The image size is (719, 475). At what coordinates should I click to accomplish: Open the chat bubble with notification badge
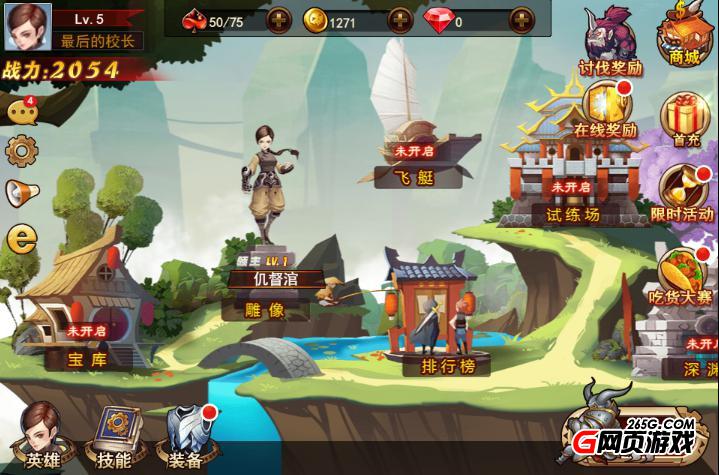[x=20, y=112]
